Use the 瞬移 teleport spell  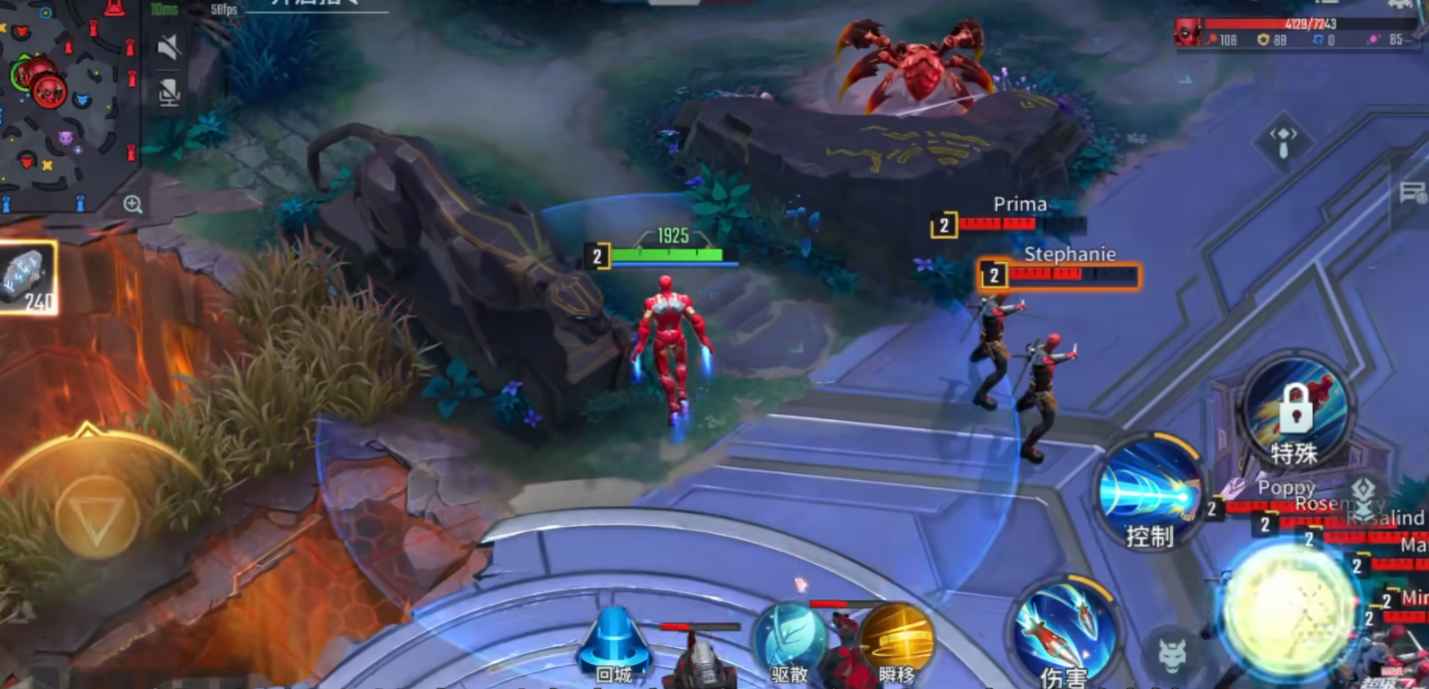pos(896,639)
